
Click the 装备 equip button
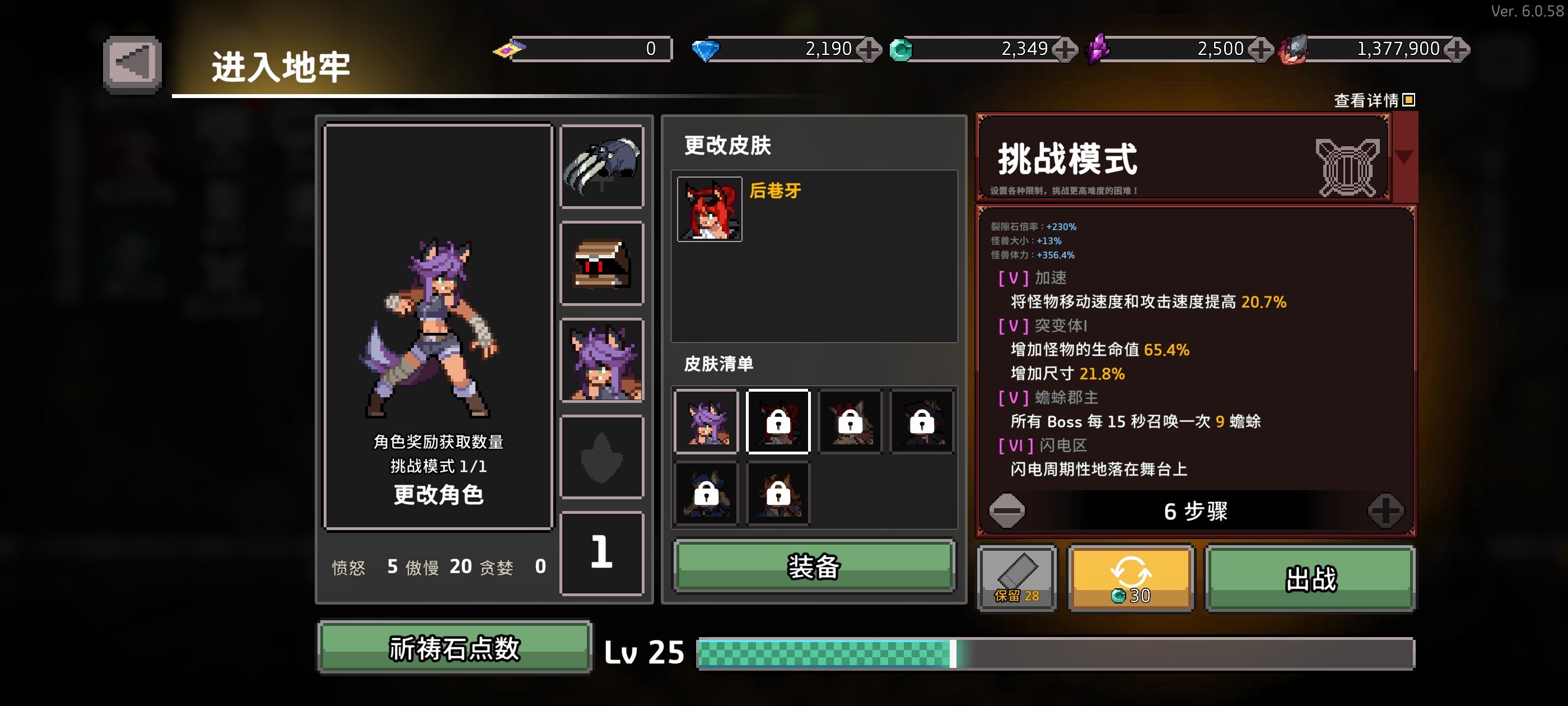pos(814,566)
